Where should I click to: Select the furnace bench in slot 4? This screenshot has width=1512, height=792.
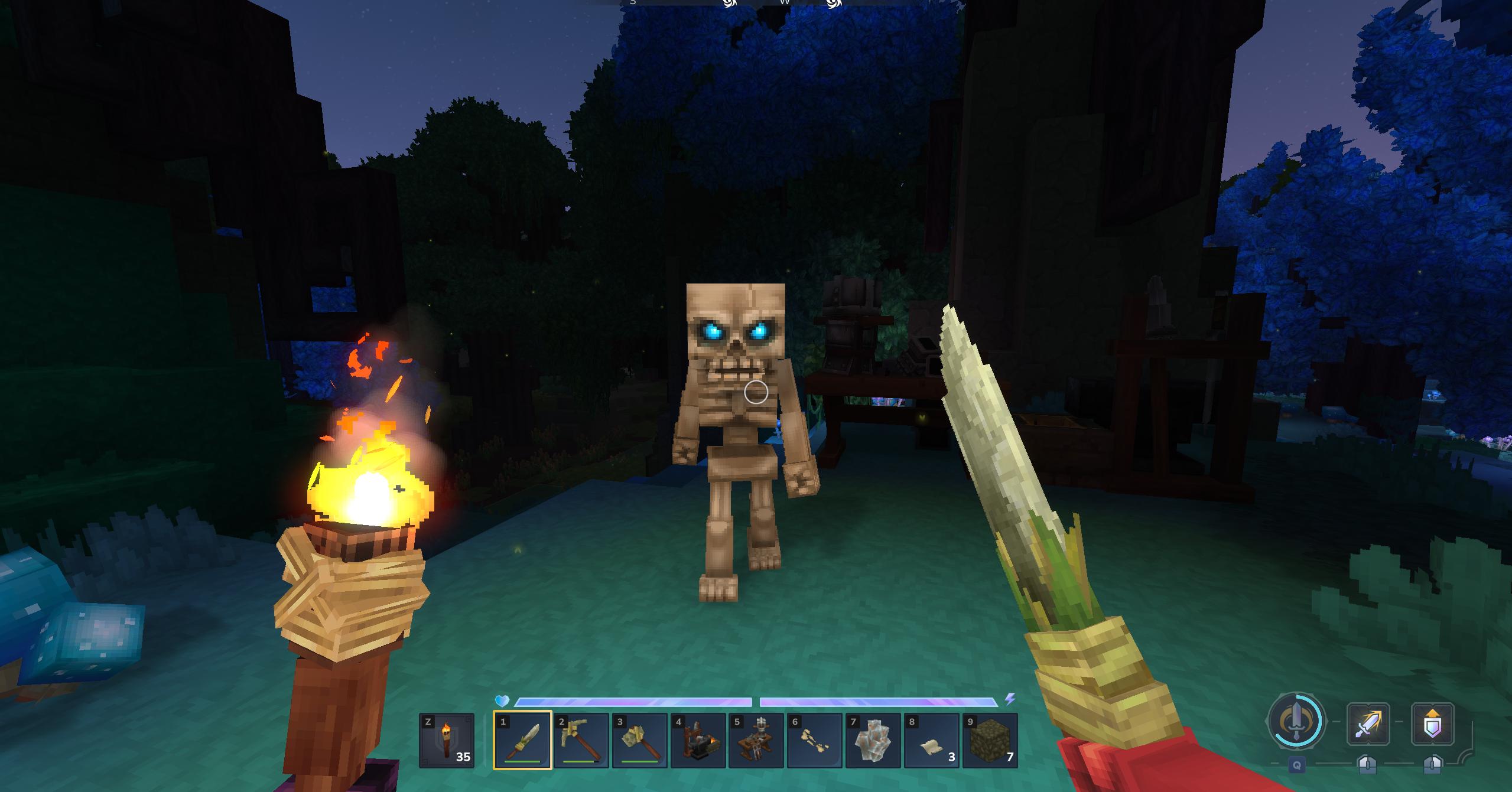tap(698, 741)
